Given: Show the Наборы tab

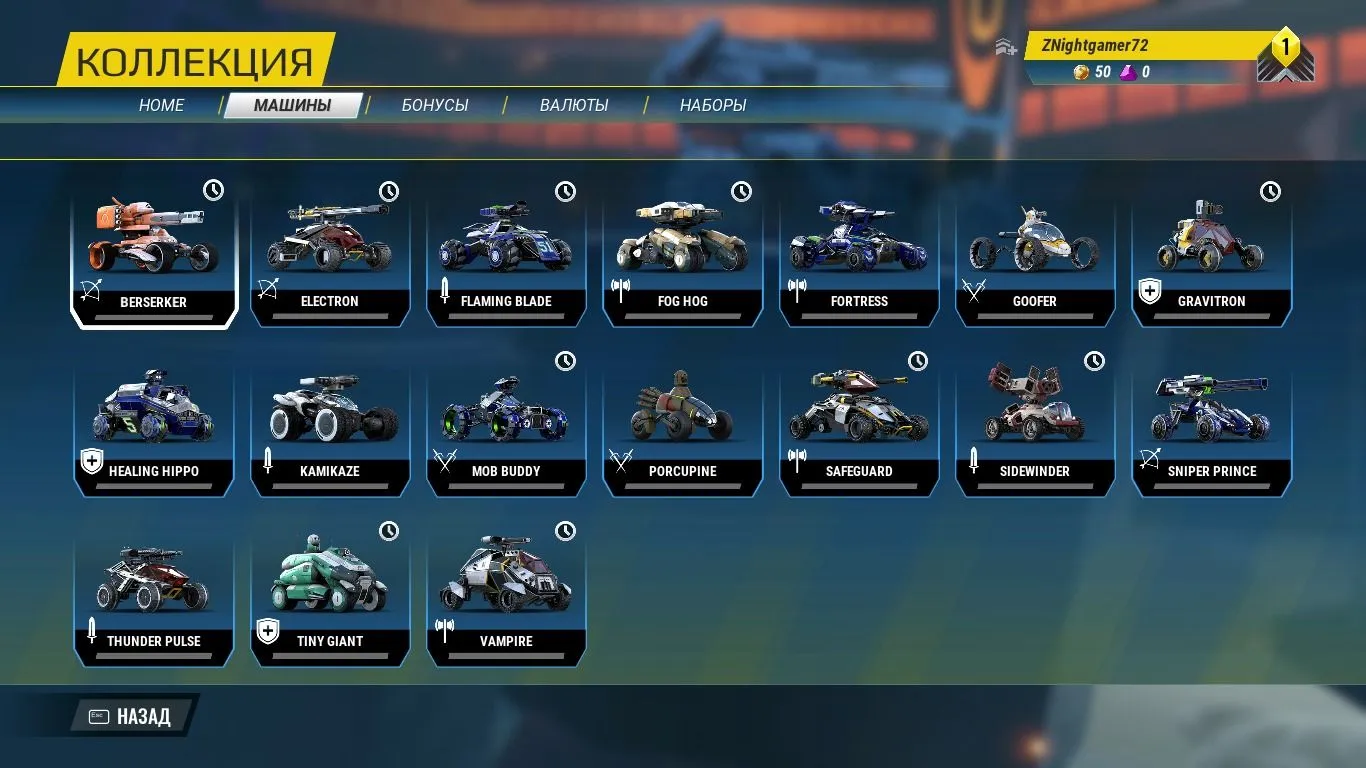Looking at the screenshot, I should click(x=713, y=105).
